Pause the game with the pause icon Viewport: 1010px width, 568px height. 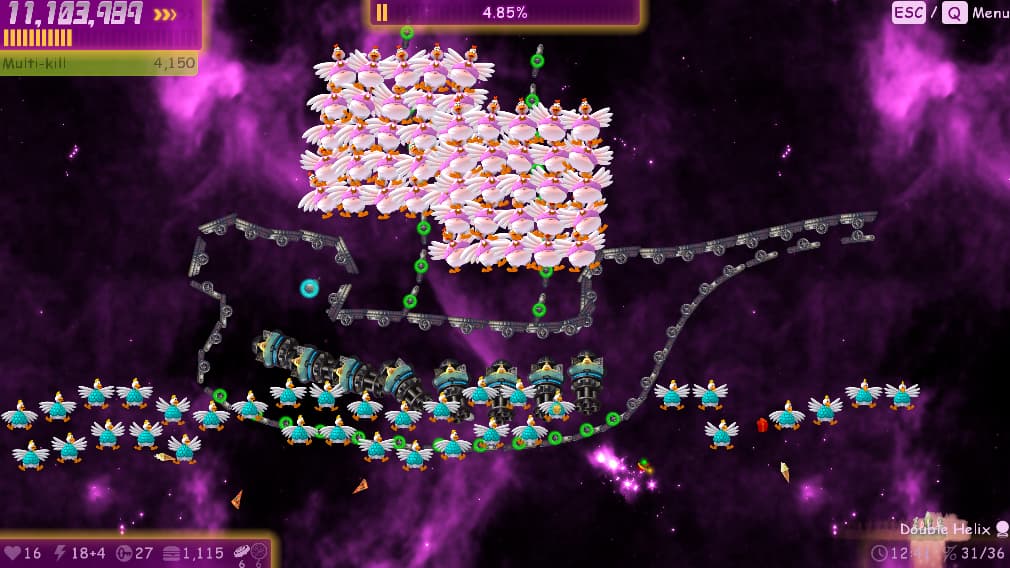click(x=381, y=13)
